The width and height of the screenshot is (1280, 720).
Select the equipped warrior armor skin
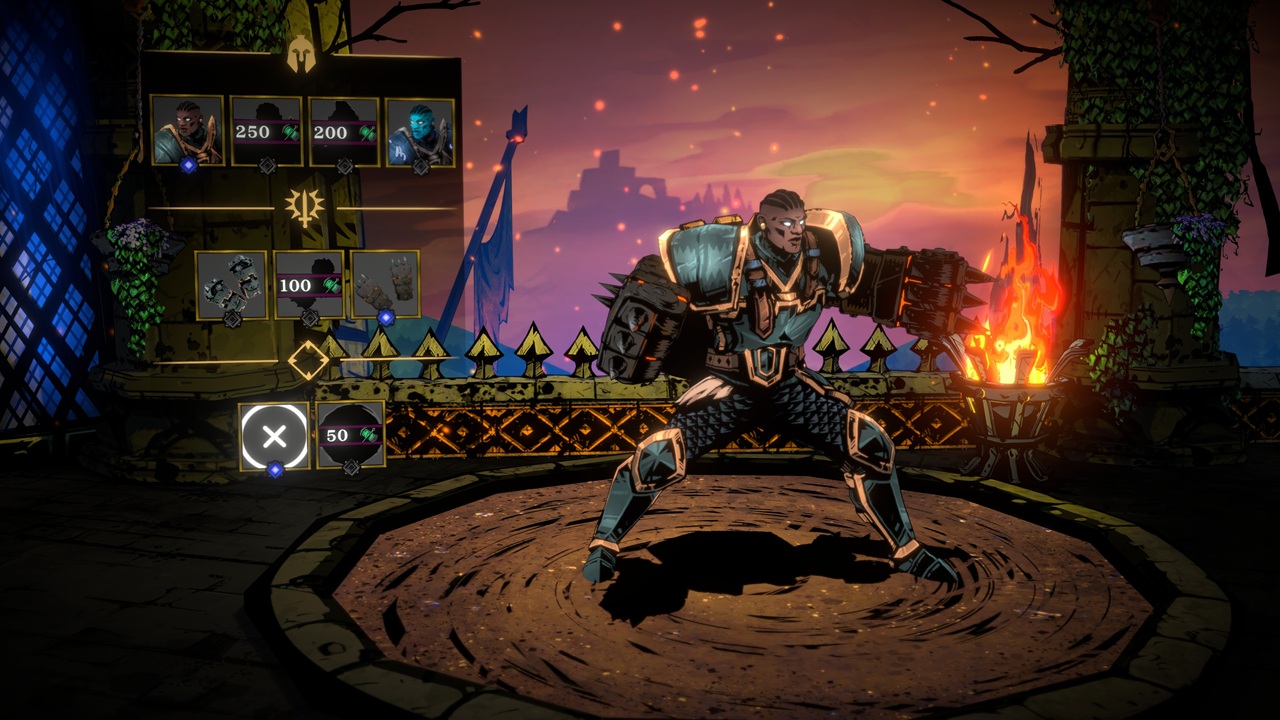point(187,130)
